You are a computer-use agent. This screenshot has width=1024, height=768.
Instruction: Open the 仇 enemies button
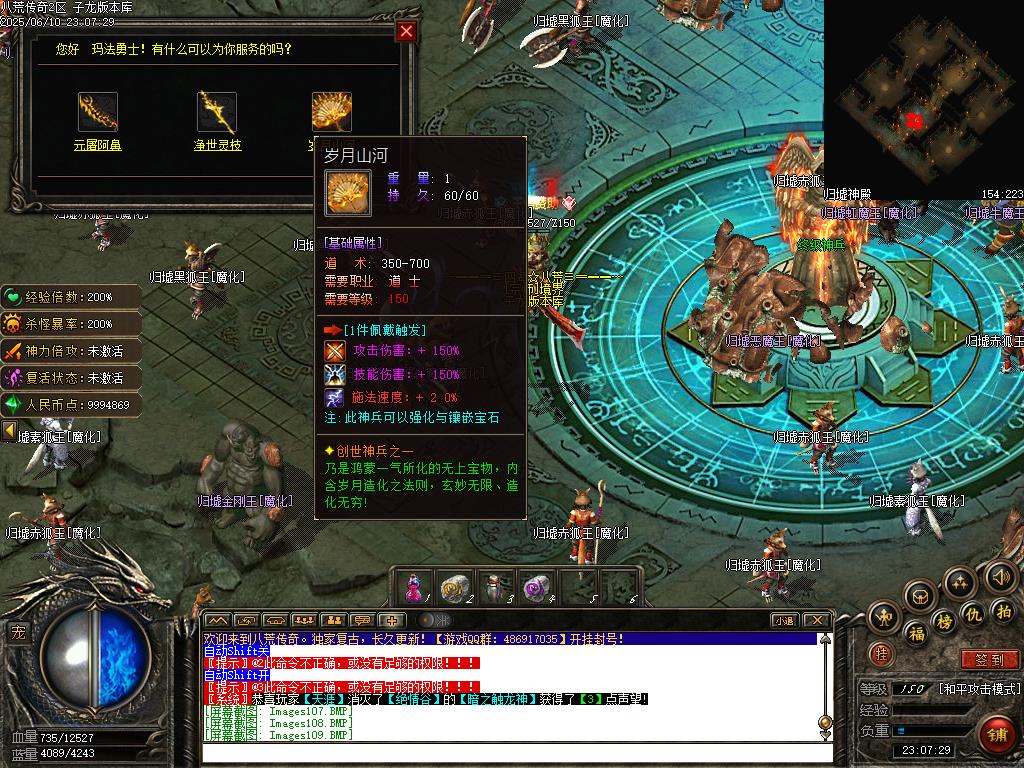pos(974,614)
